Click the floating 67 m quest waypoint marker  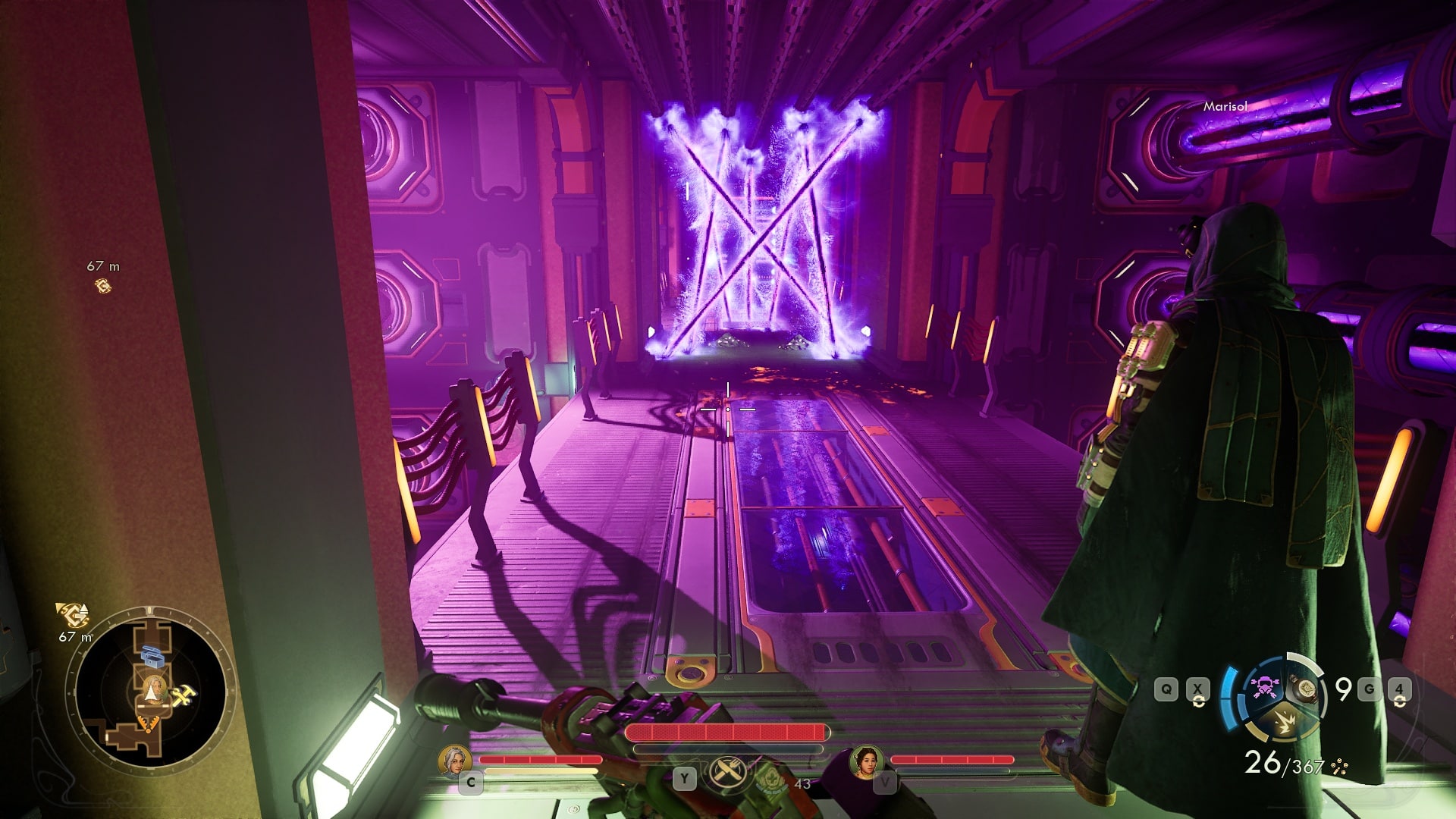(103, 286)
